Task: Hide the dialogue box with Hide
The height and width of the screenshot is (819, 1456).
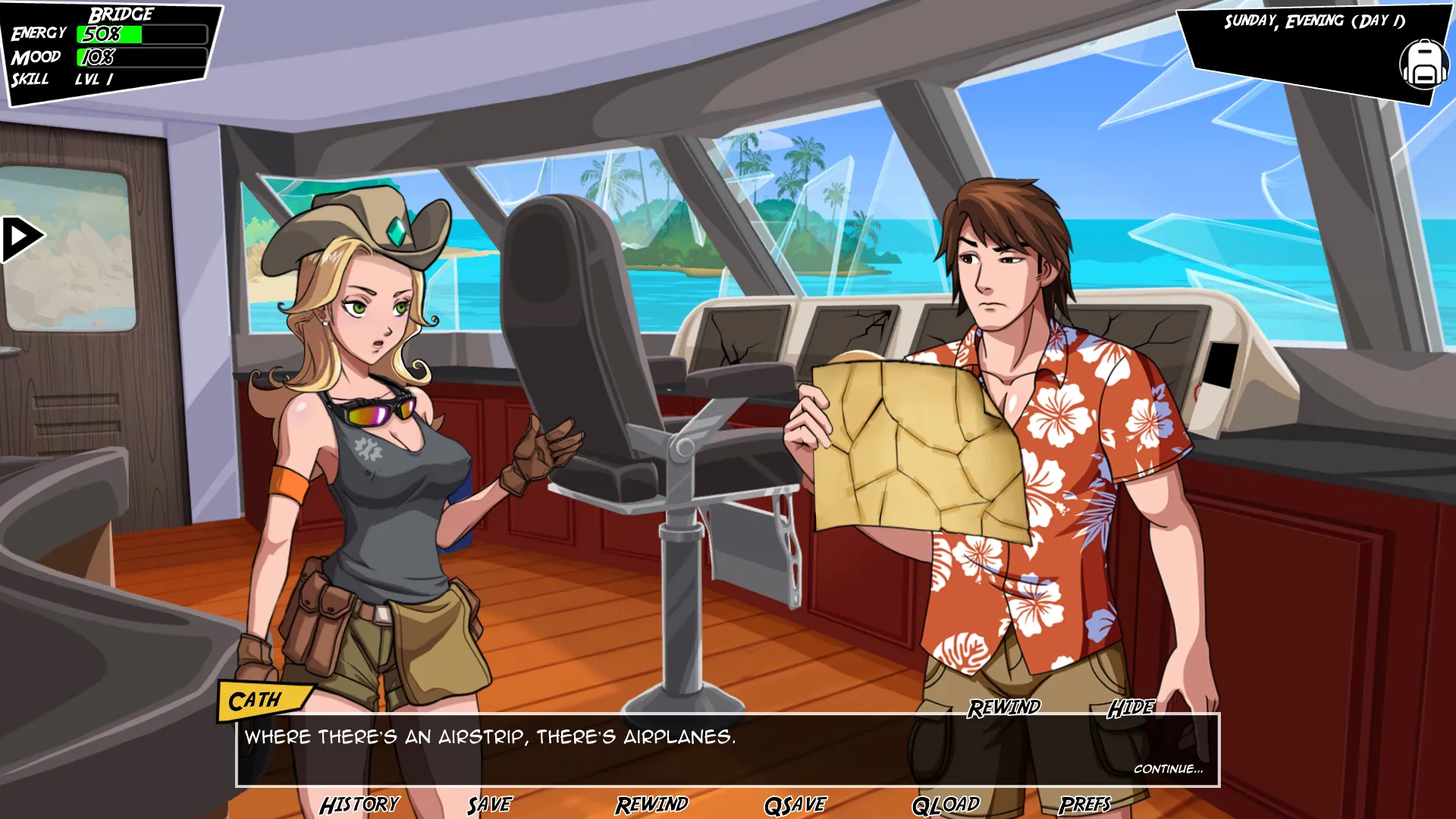Action: [x=1131, y=708]
